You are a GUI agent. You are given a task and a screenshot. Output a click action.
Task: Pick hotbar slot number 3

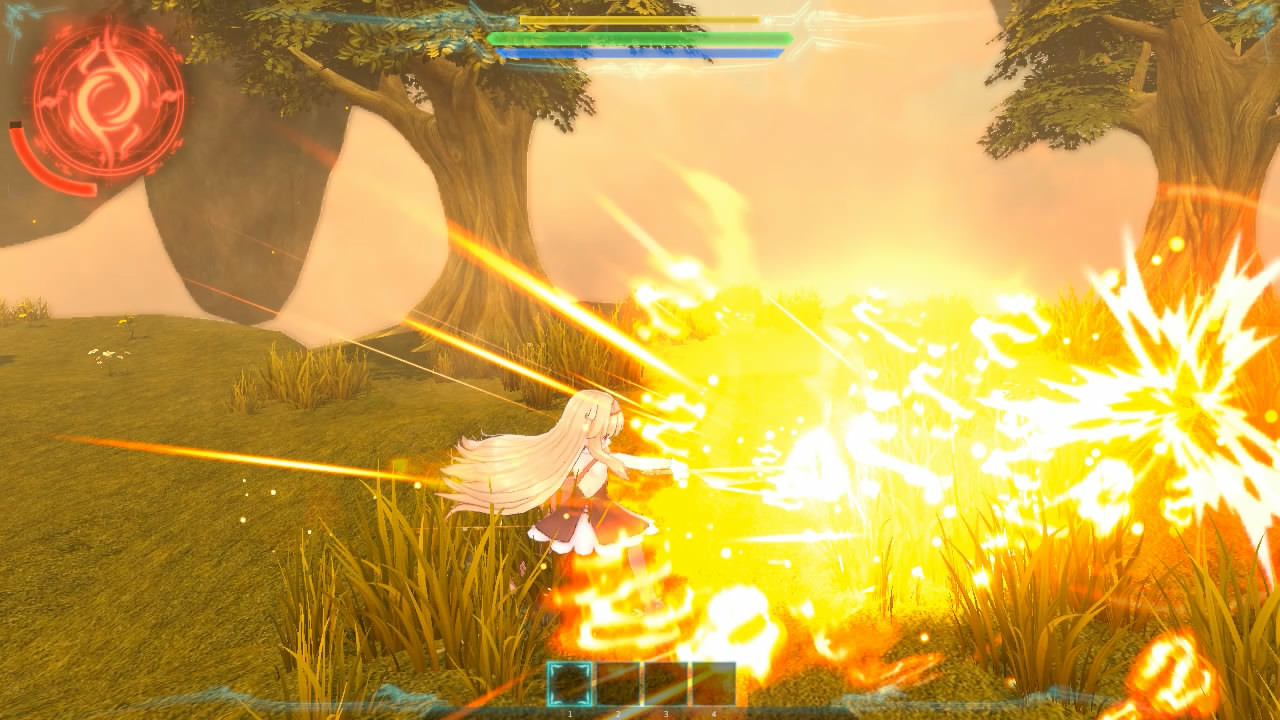click(665, 684)
